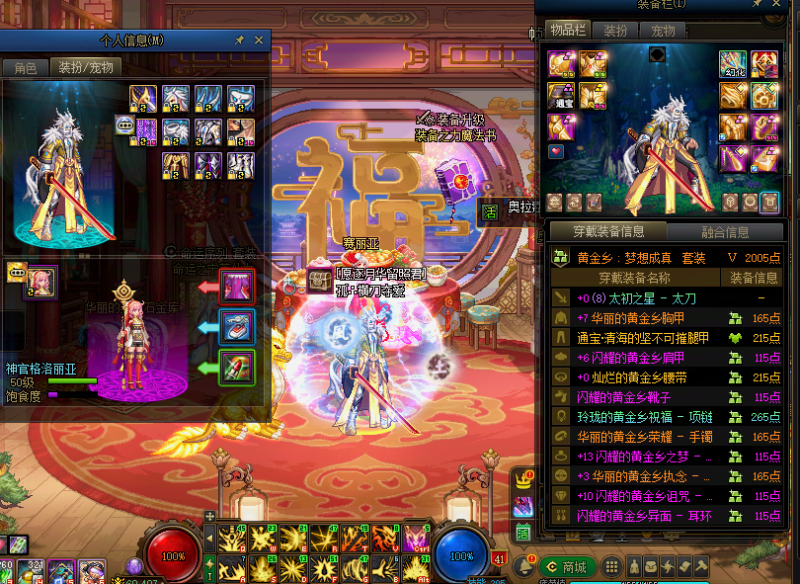Click the pet portrait slot
This screenshot has width=800, height=584.
(x=40, y=282)
